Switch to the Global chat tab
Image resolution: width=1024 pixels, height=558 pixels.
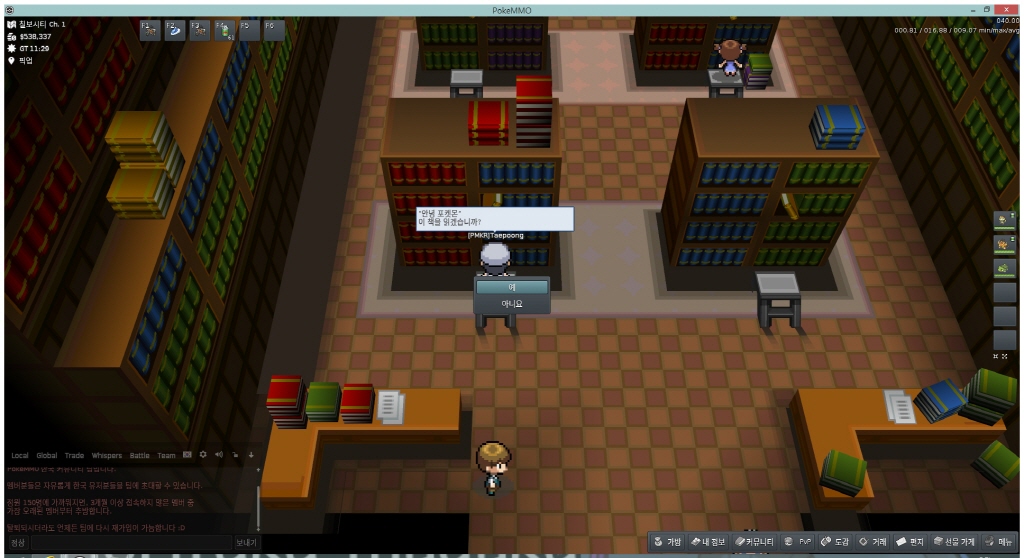[47, 456]
